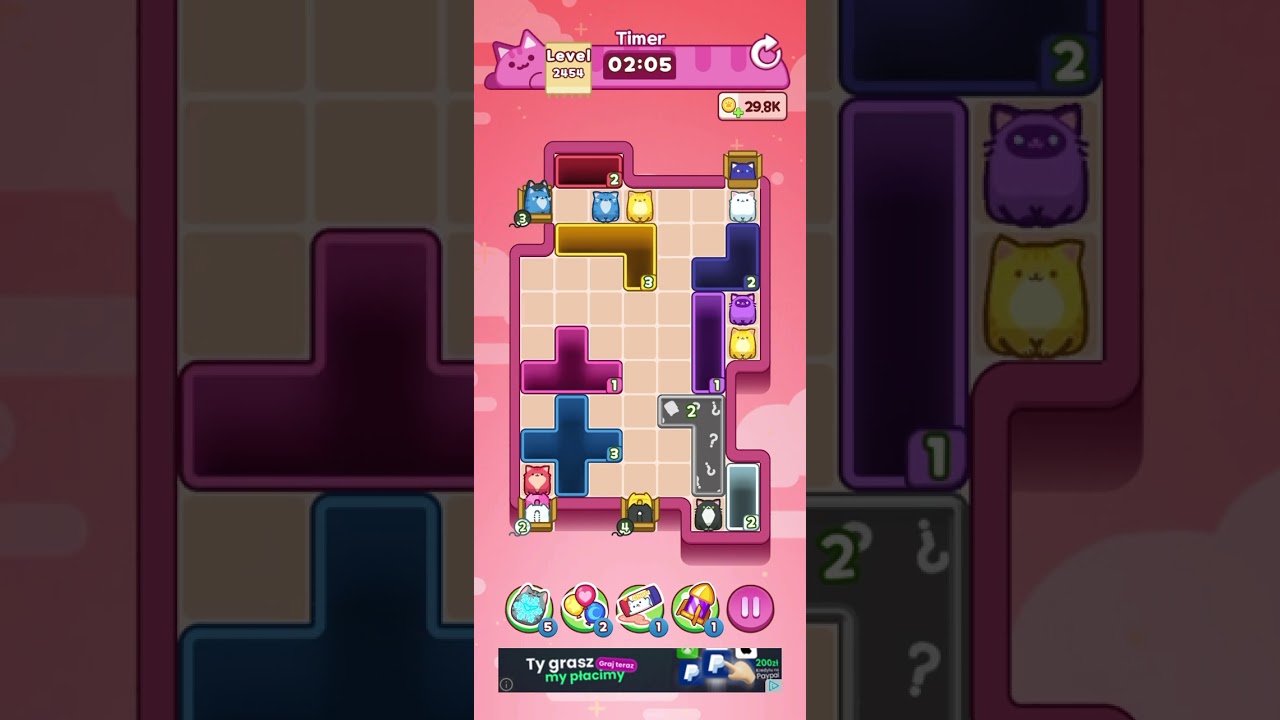
Task: Tap the pink timer progress bar
Action: coord(710,63)
